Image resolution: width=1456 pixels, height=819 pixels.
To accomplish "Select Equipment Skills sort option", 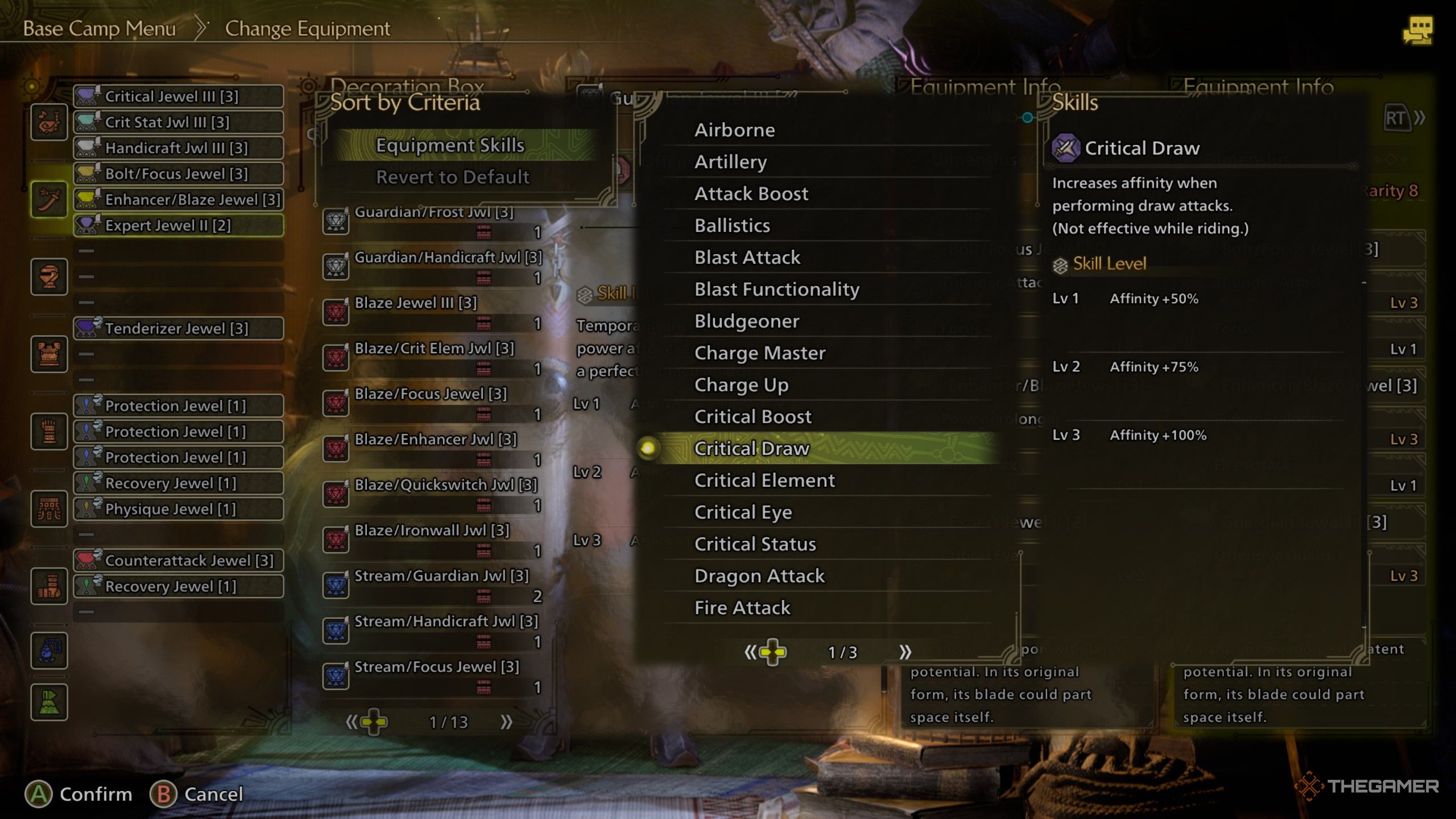I will 450,146.
